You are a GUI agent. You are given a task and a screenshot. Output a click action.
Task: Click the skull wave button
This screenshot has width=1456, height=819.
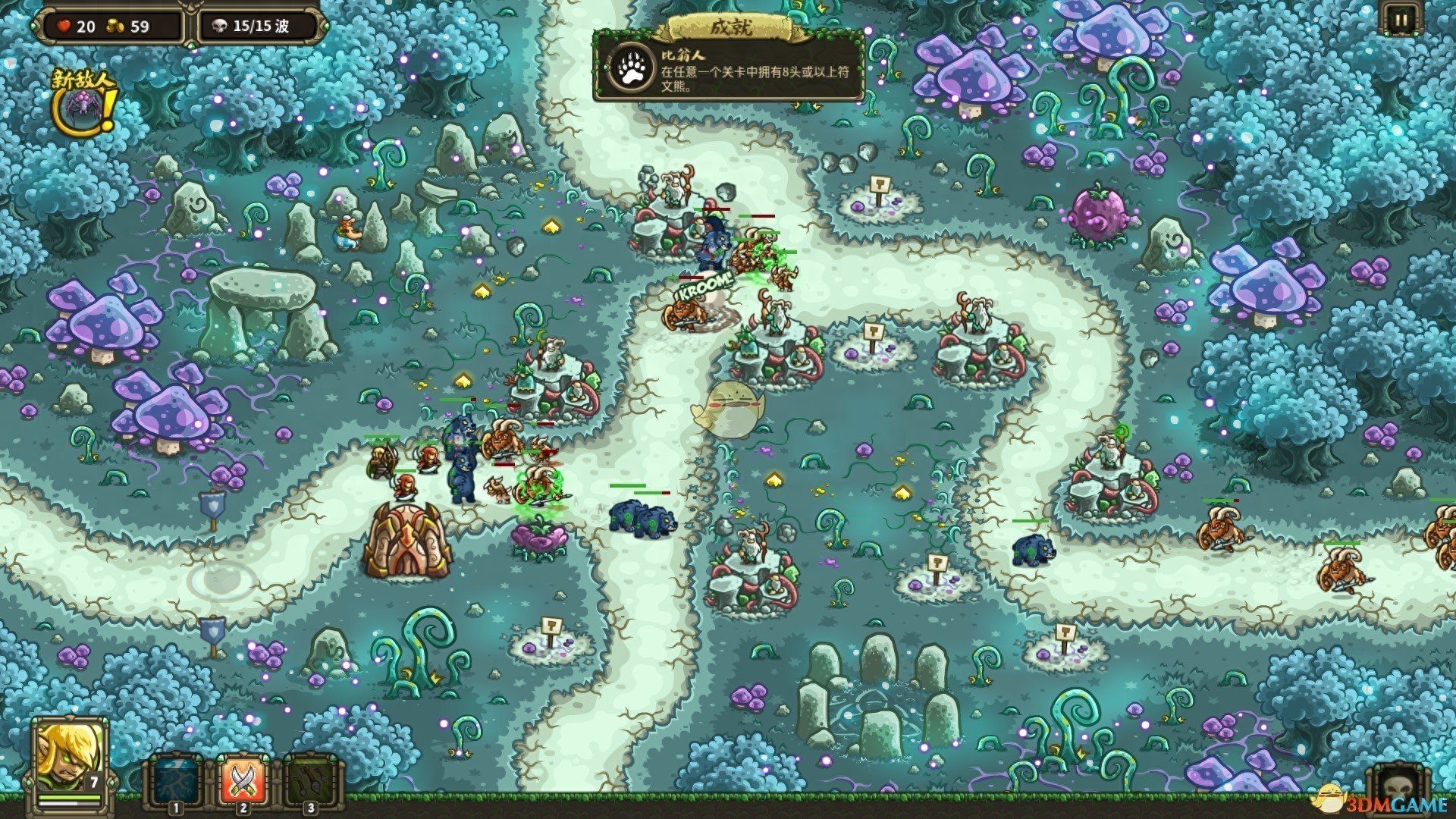coord(1398,789)
